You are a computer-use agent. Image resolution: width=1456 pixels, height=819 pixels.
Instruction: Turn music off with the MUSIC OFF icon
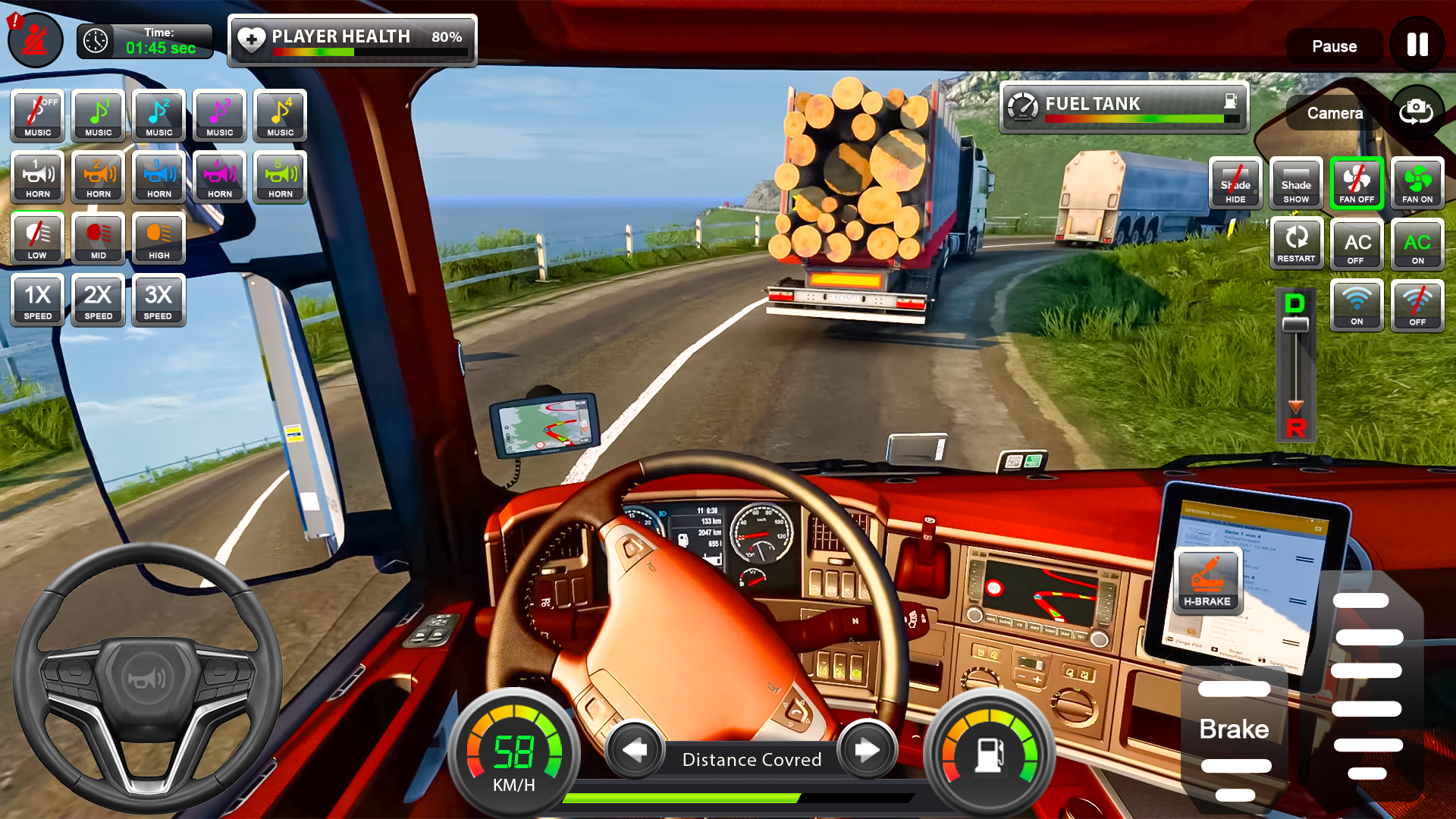click(36, 115)
